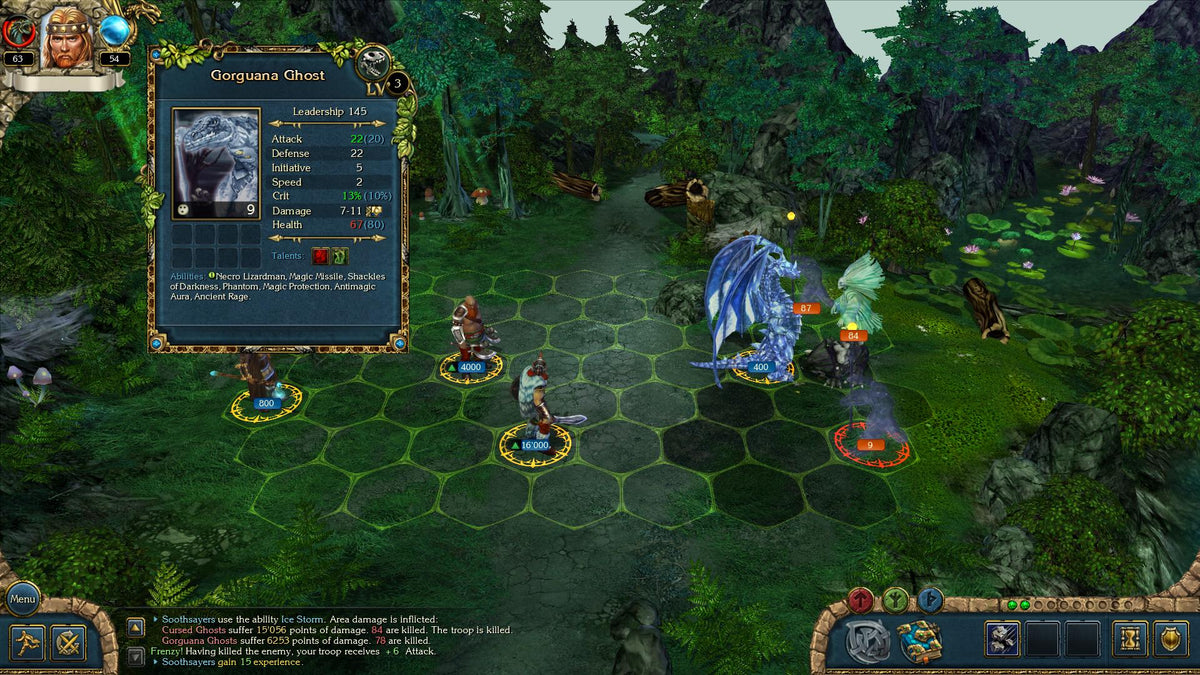Select the Soothsayers unit stack of 4000
The width and height of the screenshot is (1200, 675).
pyautogui.click(x=470, y=340)
